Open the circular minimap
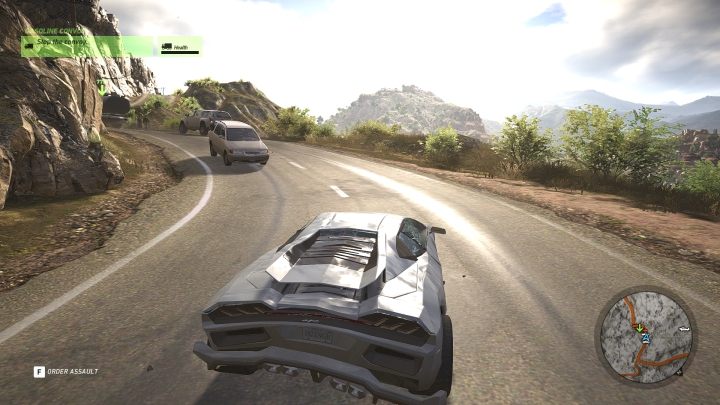 645,336
